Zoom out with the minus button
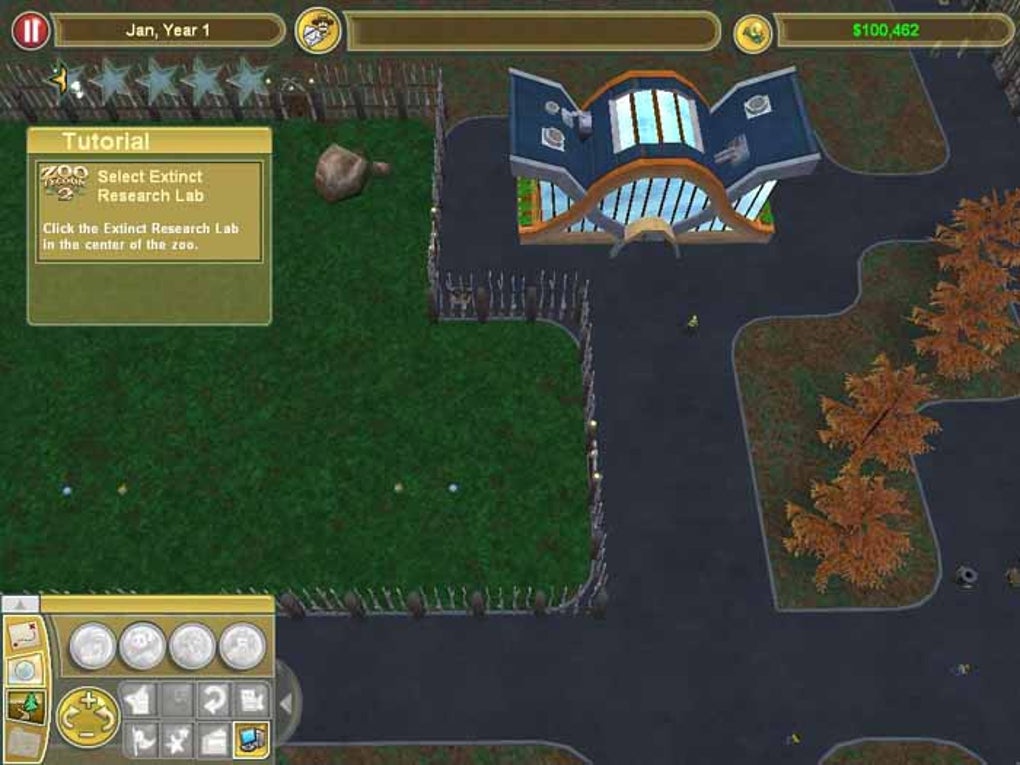The width and height of the screenshot is (1020, 765). (87, 735)
